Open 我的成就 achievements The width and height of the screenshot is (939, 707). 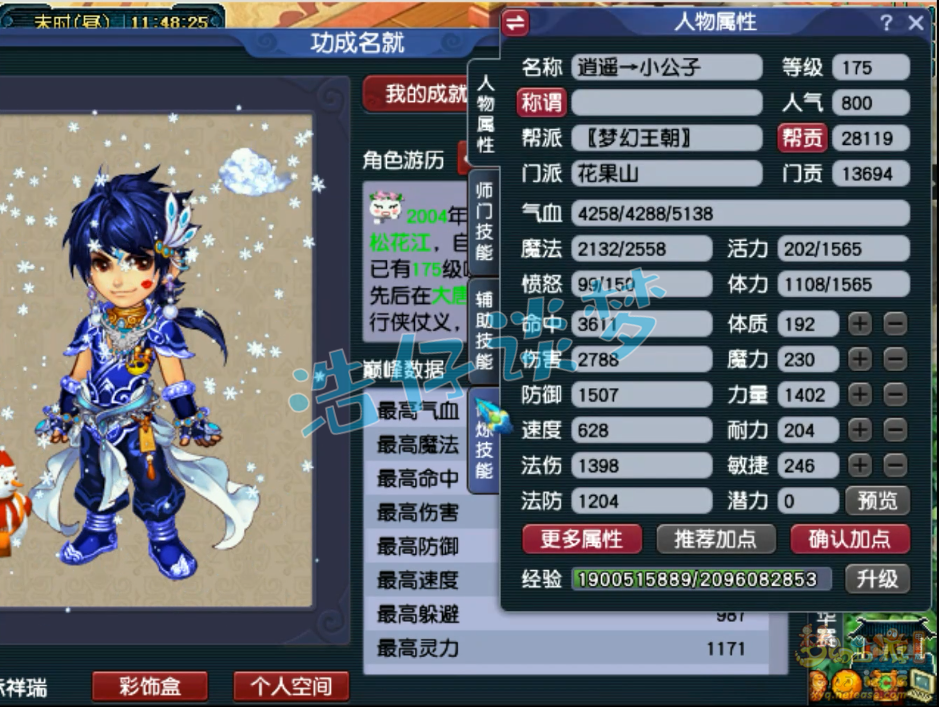[427, 95]
